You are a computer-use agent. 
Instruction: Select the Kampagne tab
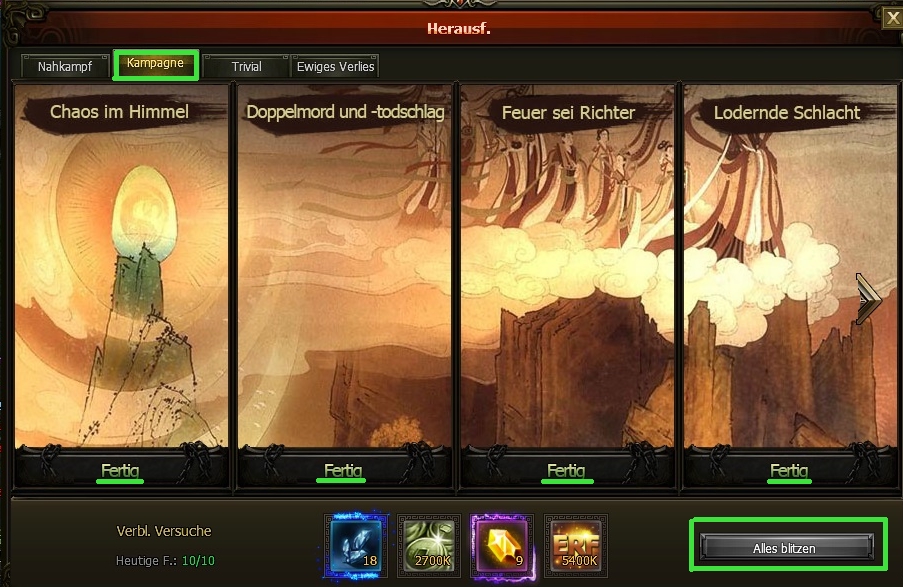pos(155,63)
